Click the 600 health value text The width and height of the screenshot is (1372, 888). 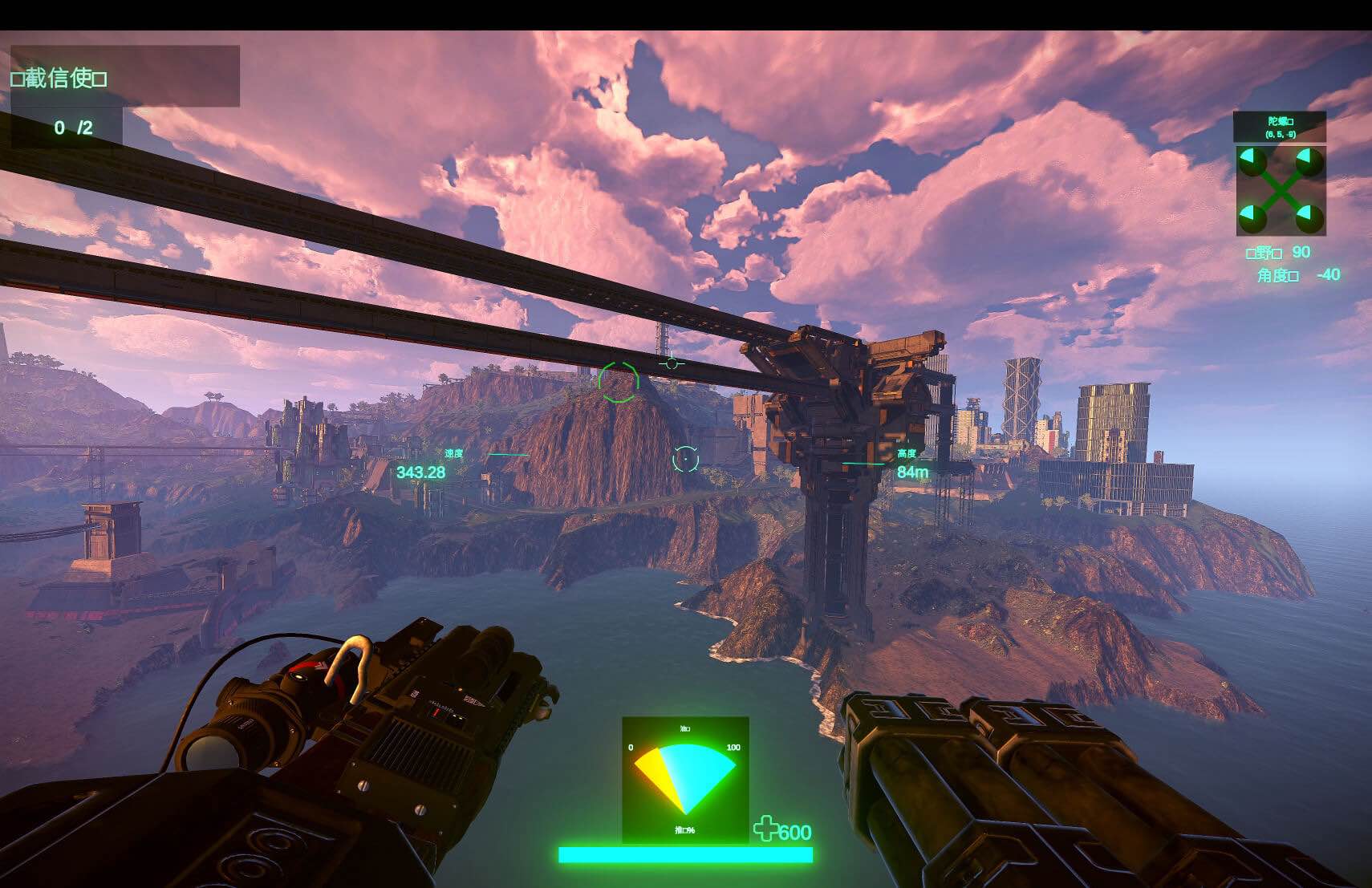(x=795, y=832)
